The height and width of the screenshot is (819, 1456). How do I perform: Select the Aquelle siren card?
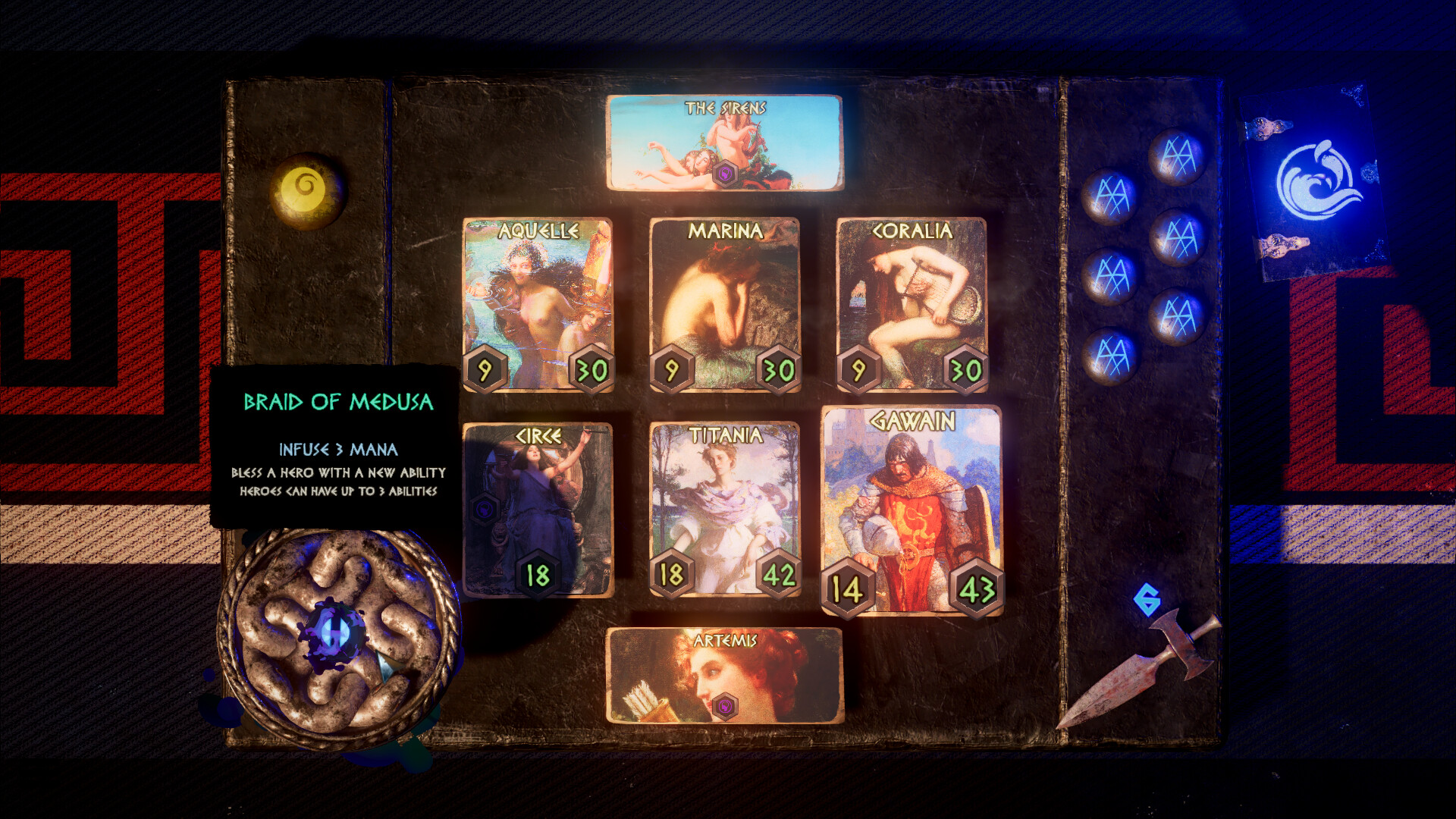538,303
